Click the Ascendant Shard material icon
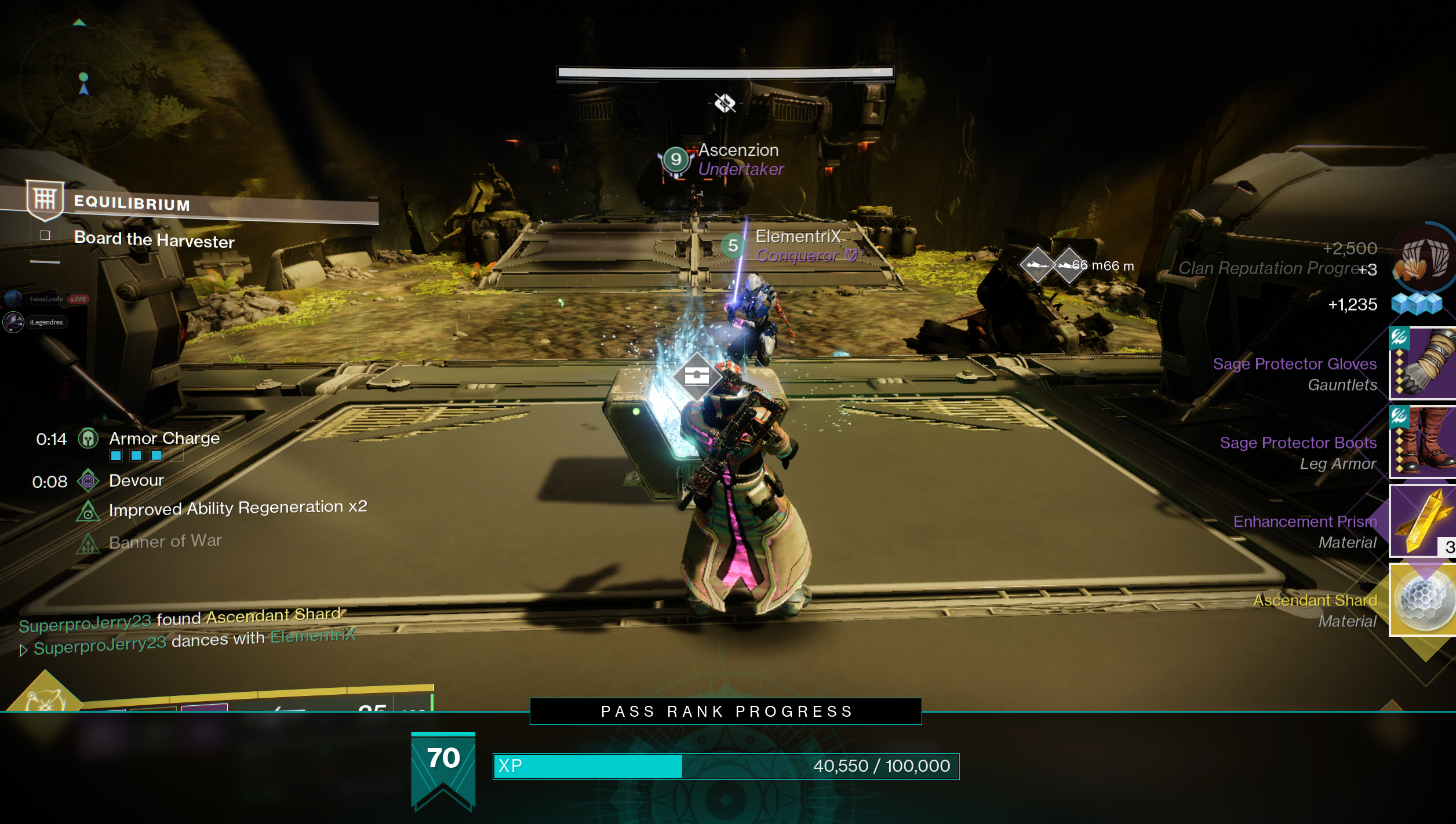The image size is (1456, 824). (x=1423, y=600)
